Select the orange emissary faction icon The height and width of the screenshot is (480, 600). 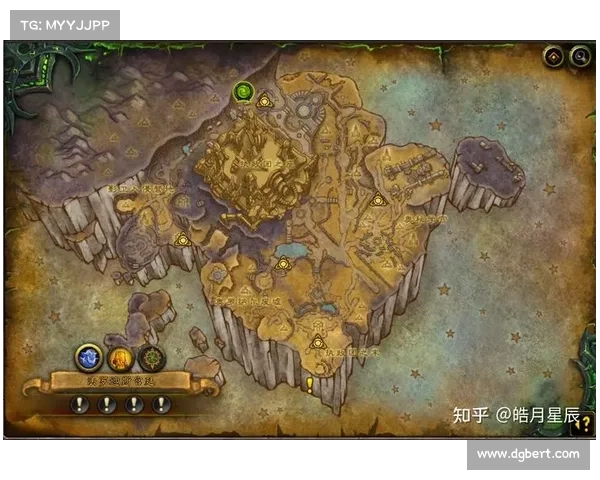click(x=121, y=357)
